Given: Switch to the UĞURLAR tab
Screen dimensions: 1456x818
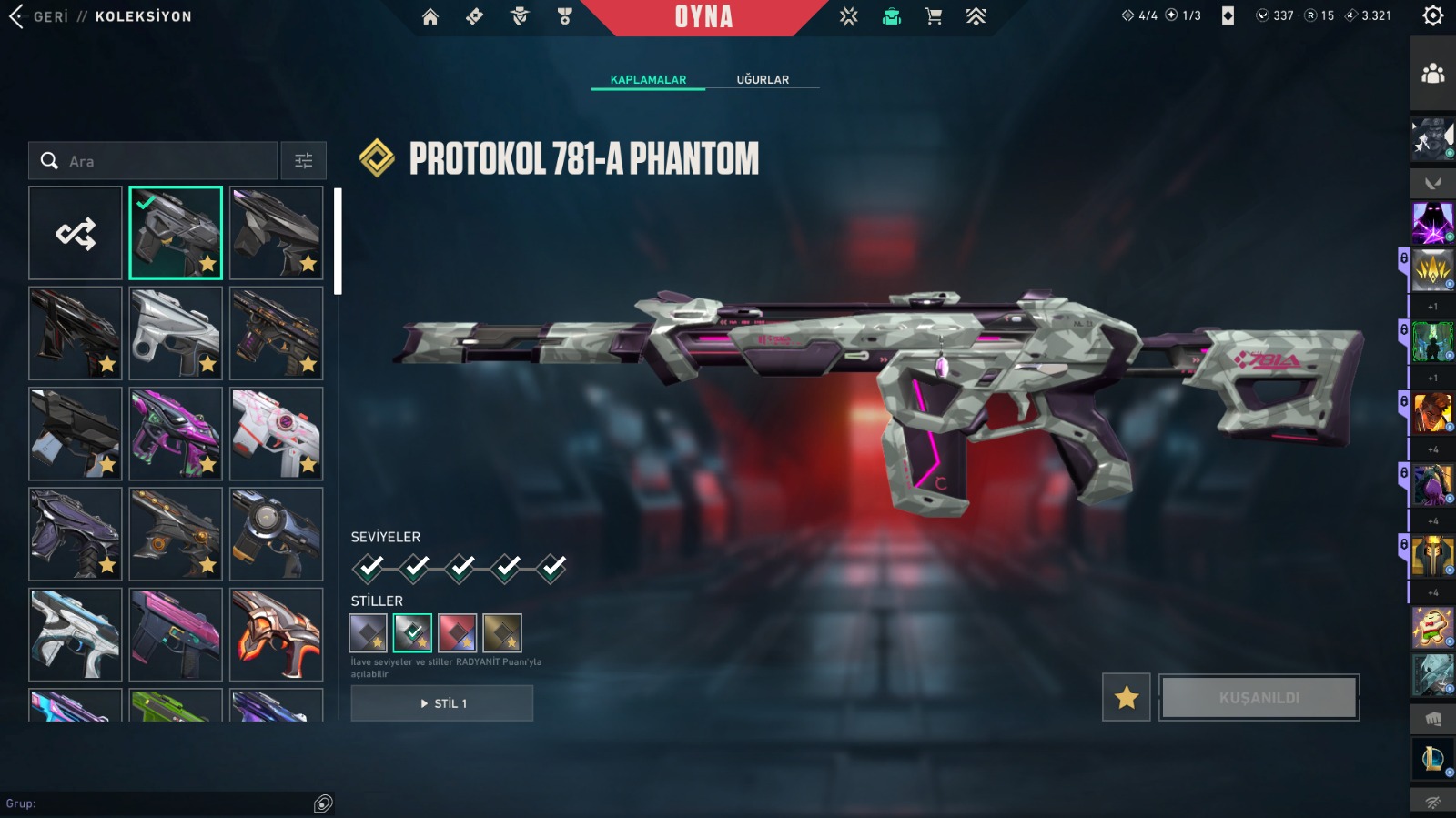Looking at the screenshot, I should coord(763,79).
